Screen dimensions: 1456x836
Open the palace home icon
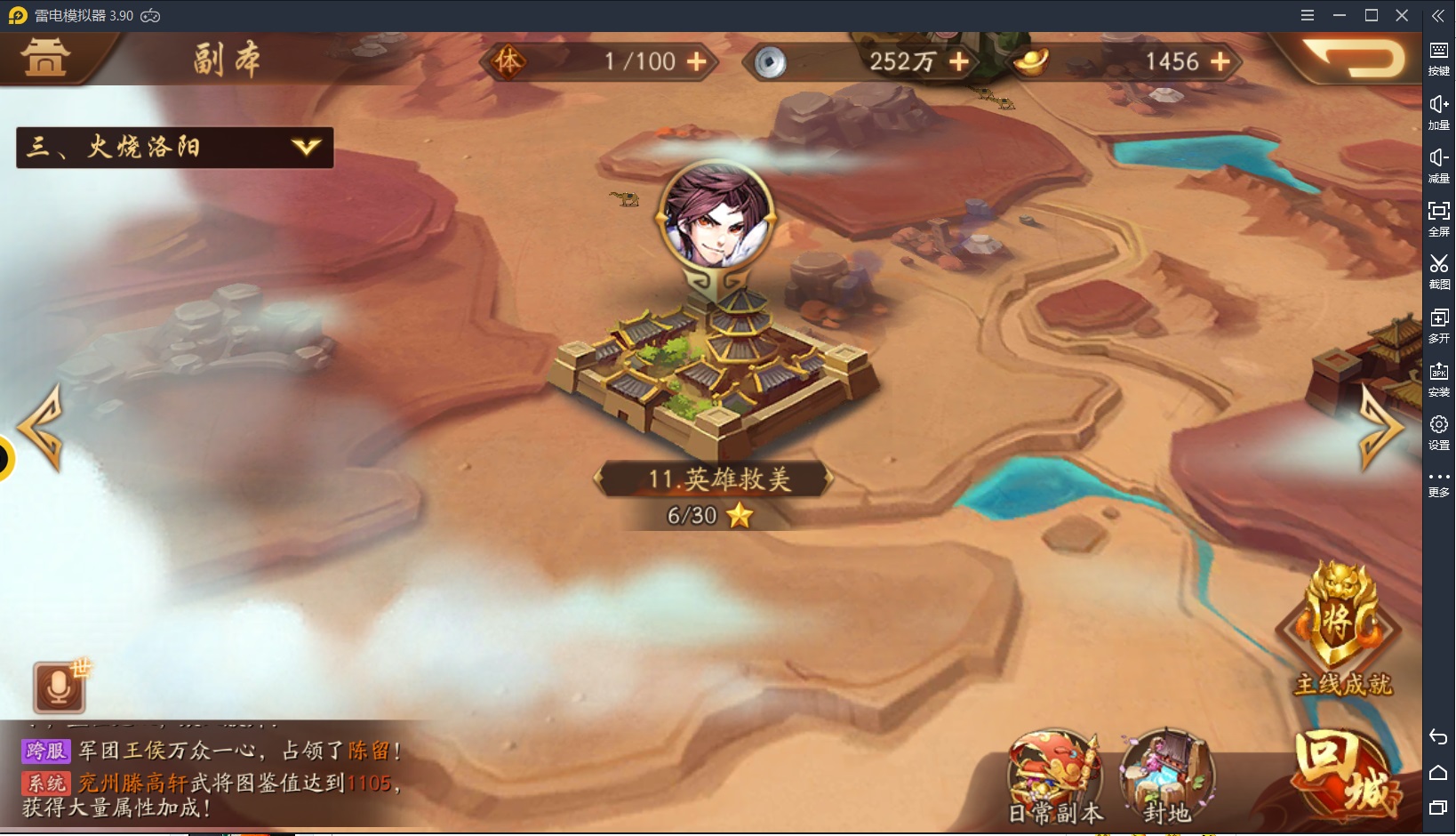click(x=45, y=58)
